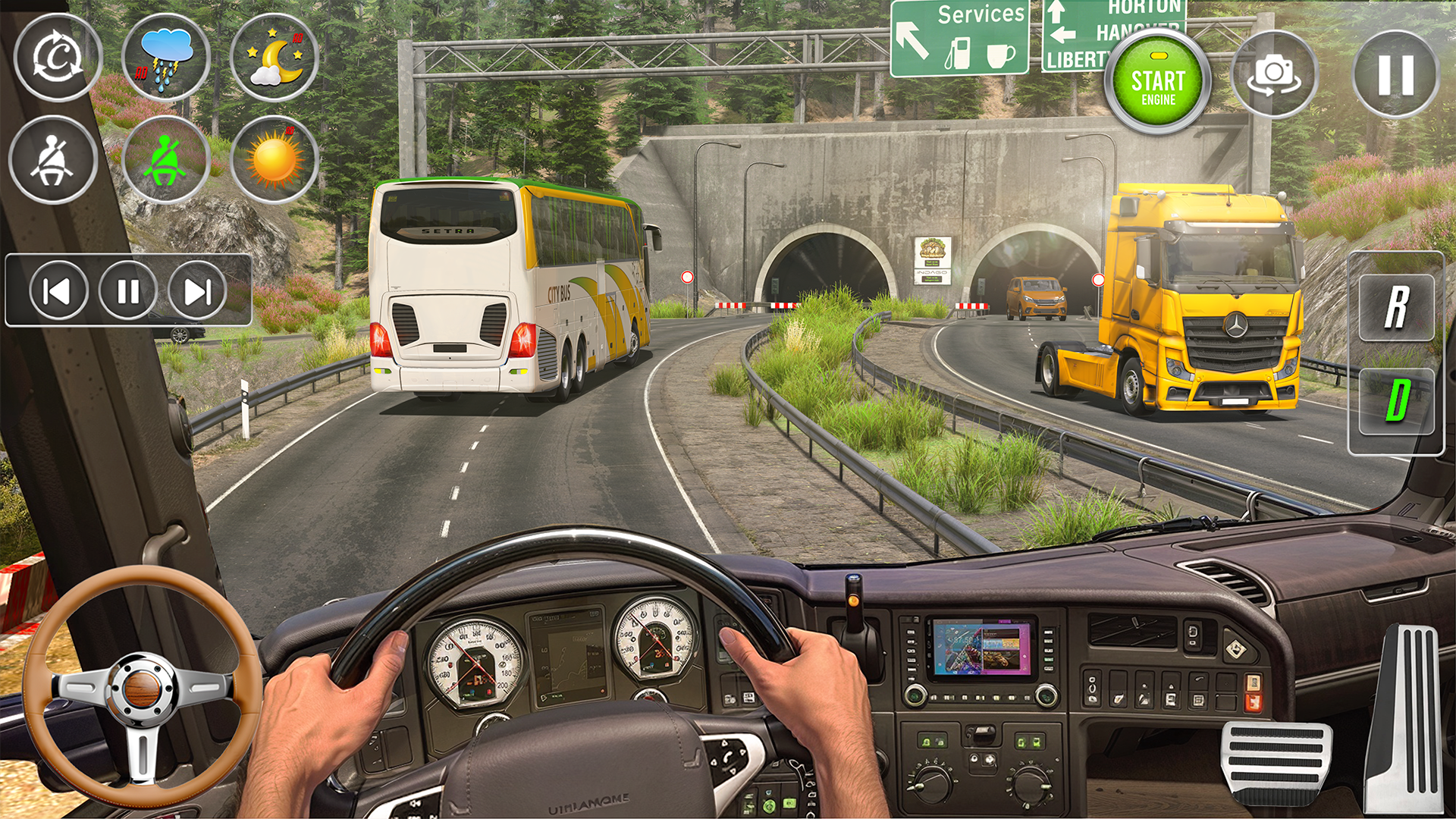Choose sunny weather with sun icon
Viewport: 1456px width, 819px height.
pos(274,160)
